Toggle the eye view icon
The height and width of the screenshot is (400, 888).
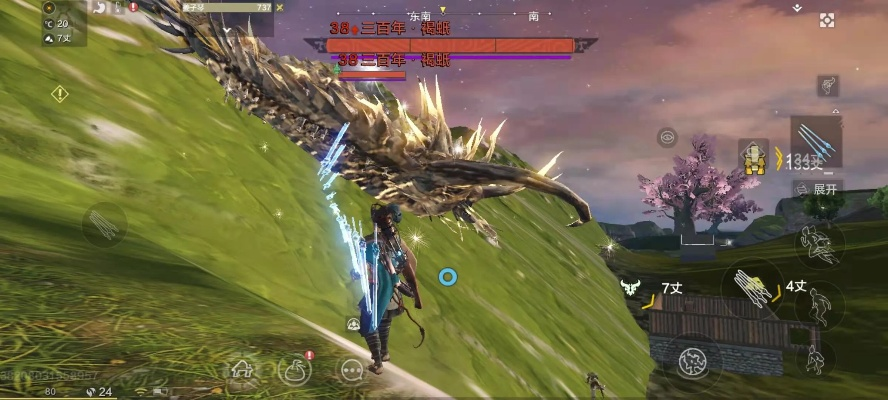point(667,136)
